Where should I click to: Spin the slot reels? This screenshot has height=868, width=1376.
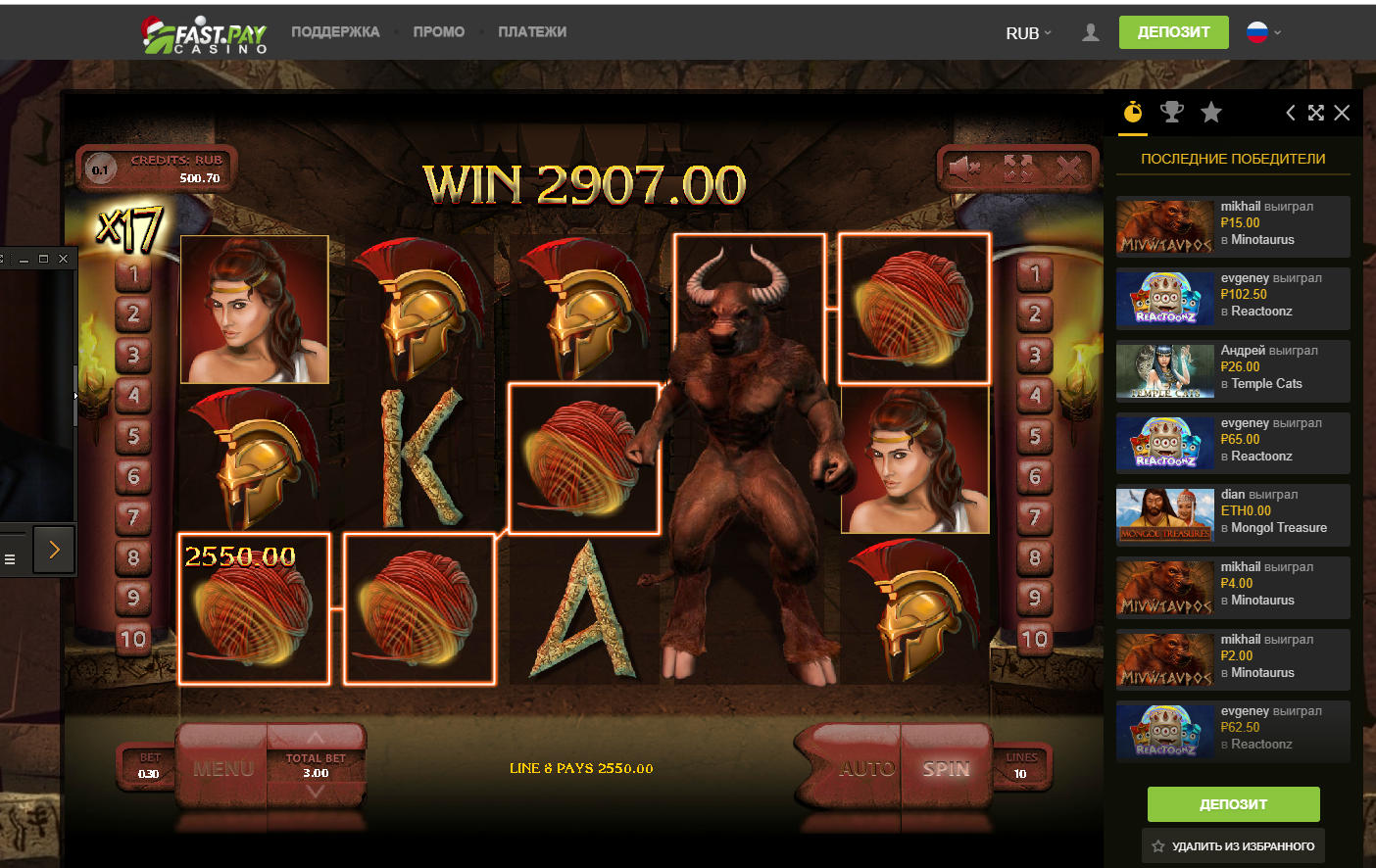tap(945, 769)
